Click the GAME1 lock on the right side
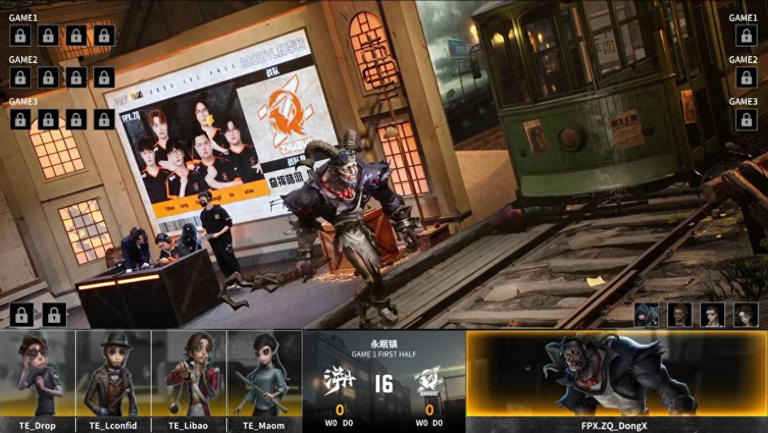 [x=745, y=36]
